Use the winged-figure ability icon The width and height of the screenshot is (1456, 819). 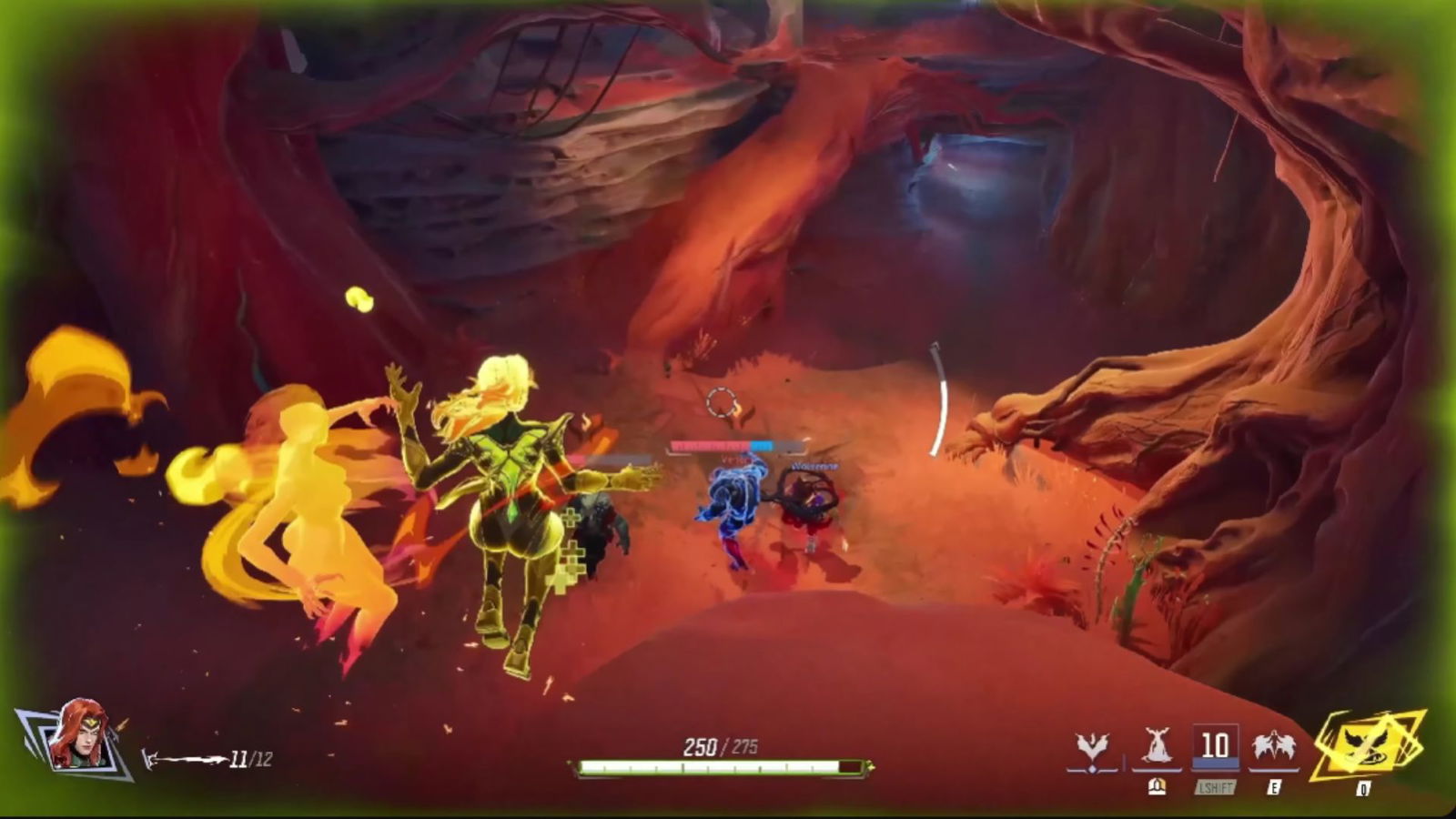click(1273, 748)
